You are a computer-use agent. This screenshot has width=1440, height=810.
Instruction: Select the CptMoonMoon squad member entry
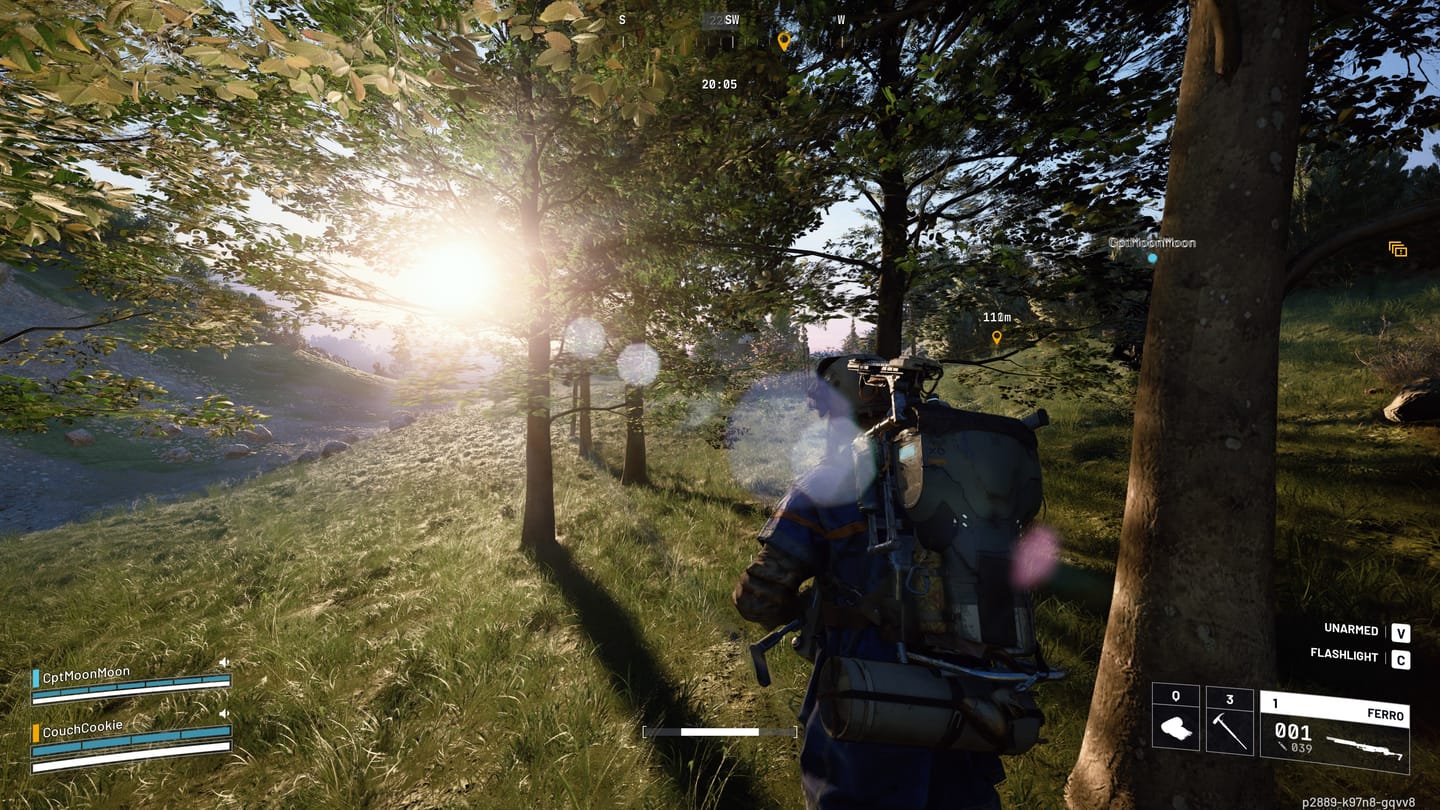coord(86,673)
